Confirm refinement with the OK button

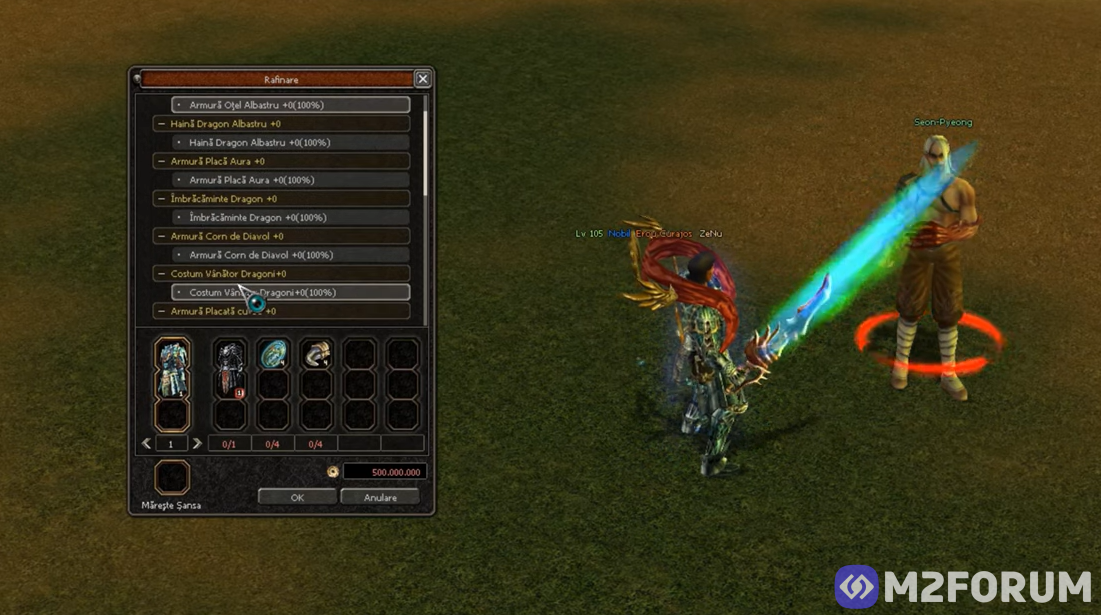[x=297, y=497]
